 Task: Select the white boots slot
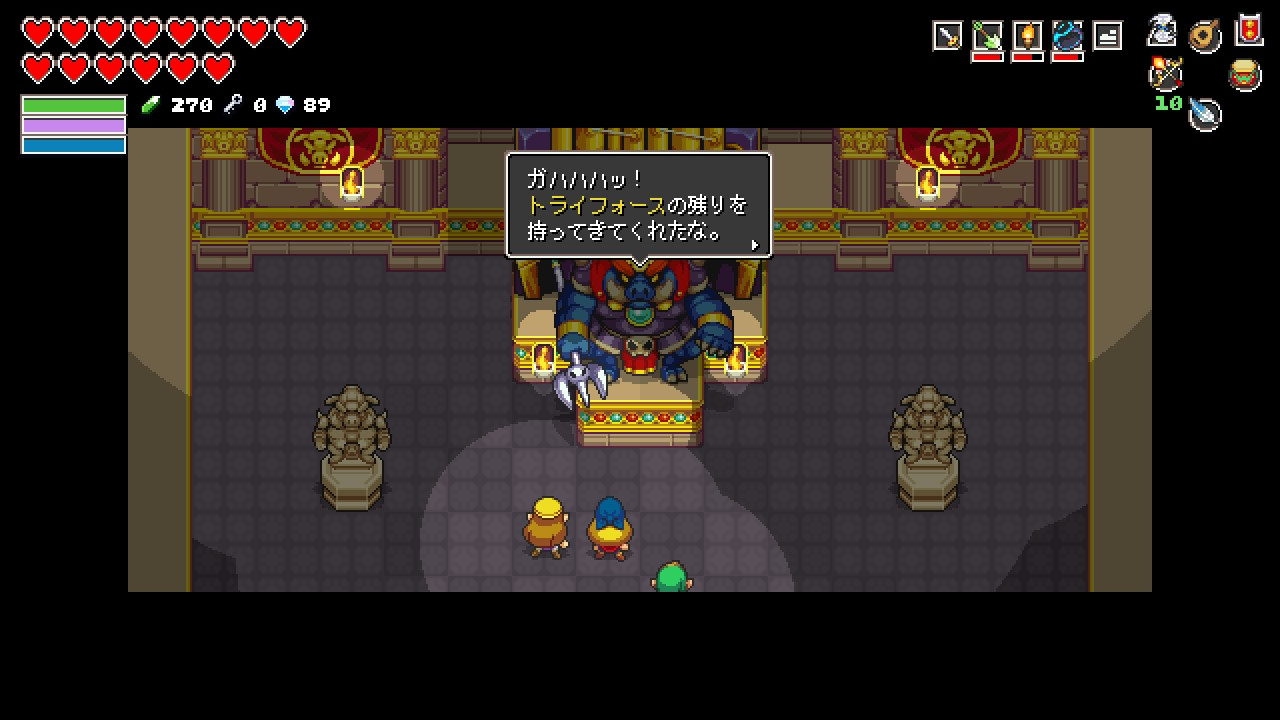[x=1107, y=37]
